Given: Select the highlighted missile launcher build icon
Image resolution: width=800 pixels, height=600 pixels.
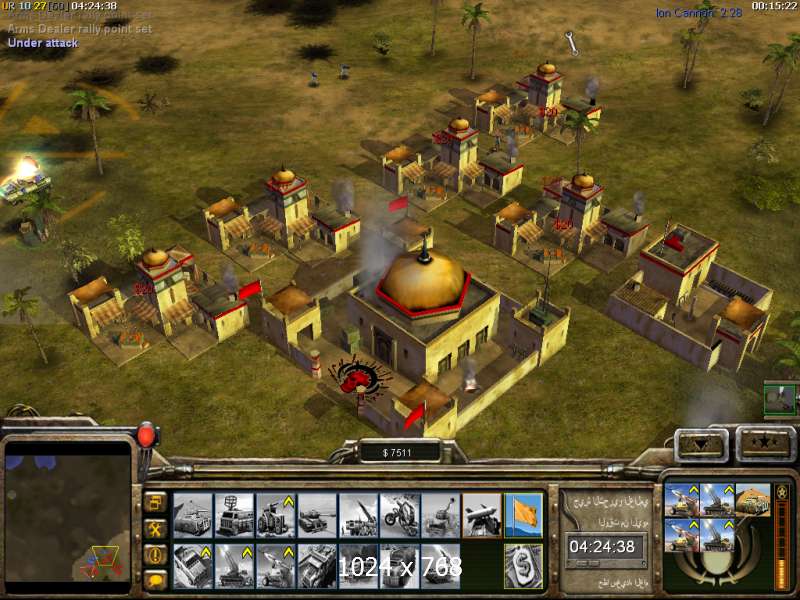Looking at the screenshot, I should click(481, 513).
